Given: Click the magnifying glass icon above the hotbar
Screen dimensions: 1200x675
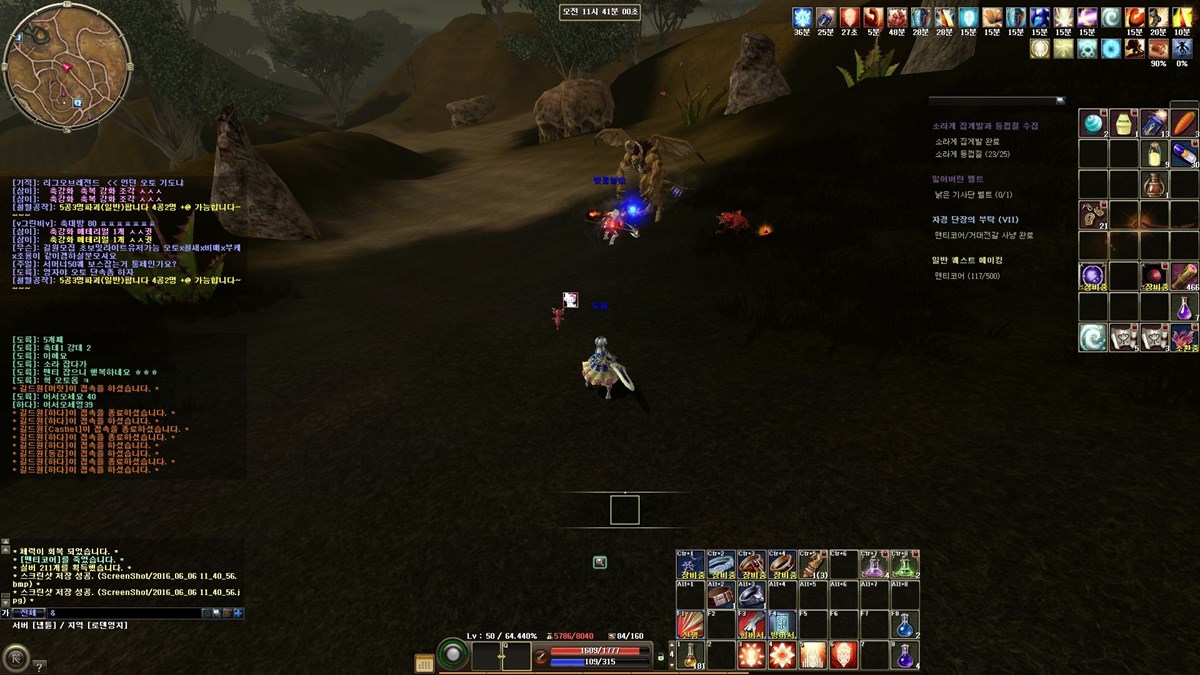Looking at the screenshot, I should pyautogui.click(x=600, y=563).
